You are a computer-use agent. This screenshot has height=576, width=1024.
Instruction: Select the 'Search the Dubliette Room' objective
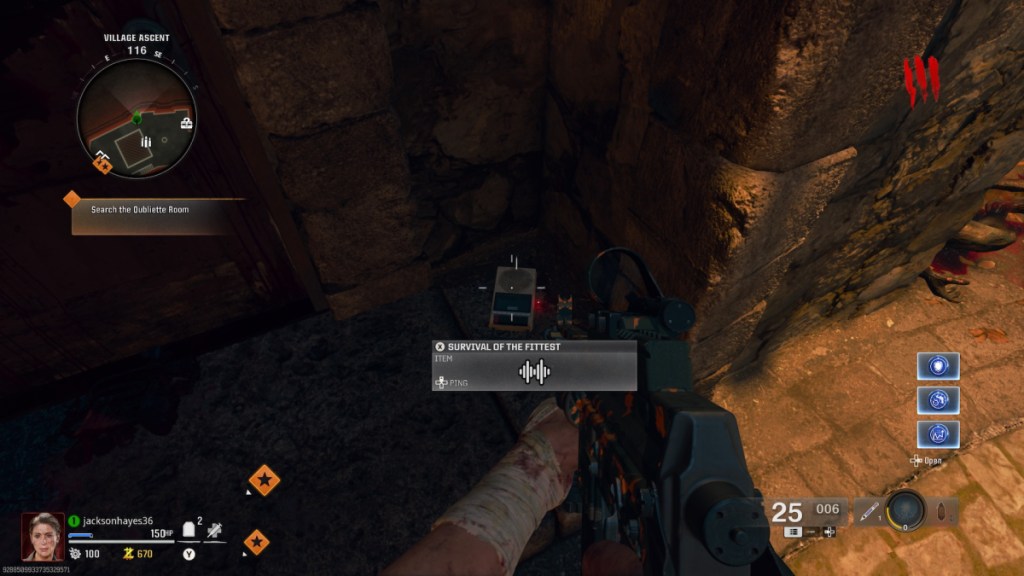[x=139, y=210]
